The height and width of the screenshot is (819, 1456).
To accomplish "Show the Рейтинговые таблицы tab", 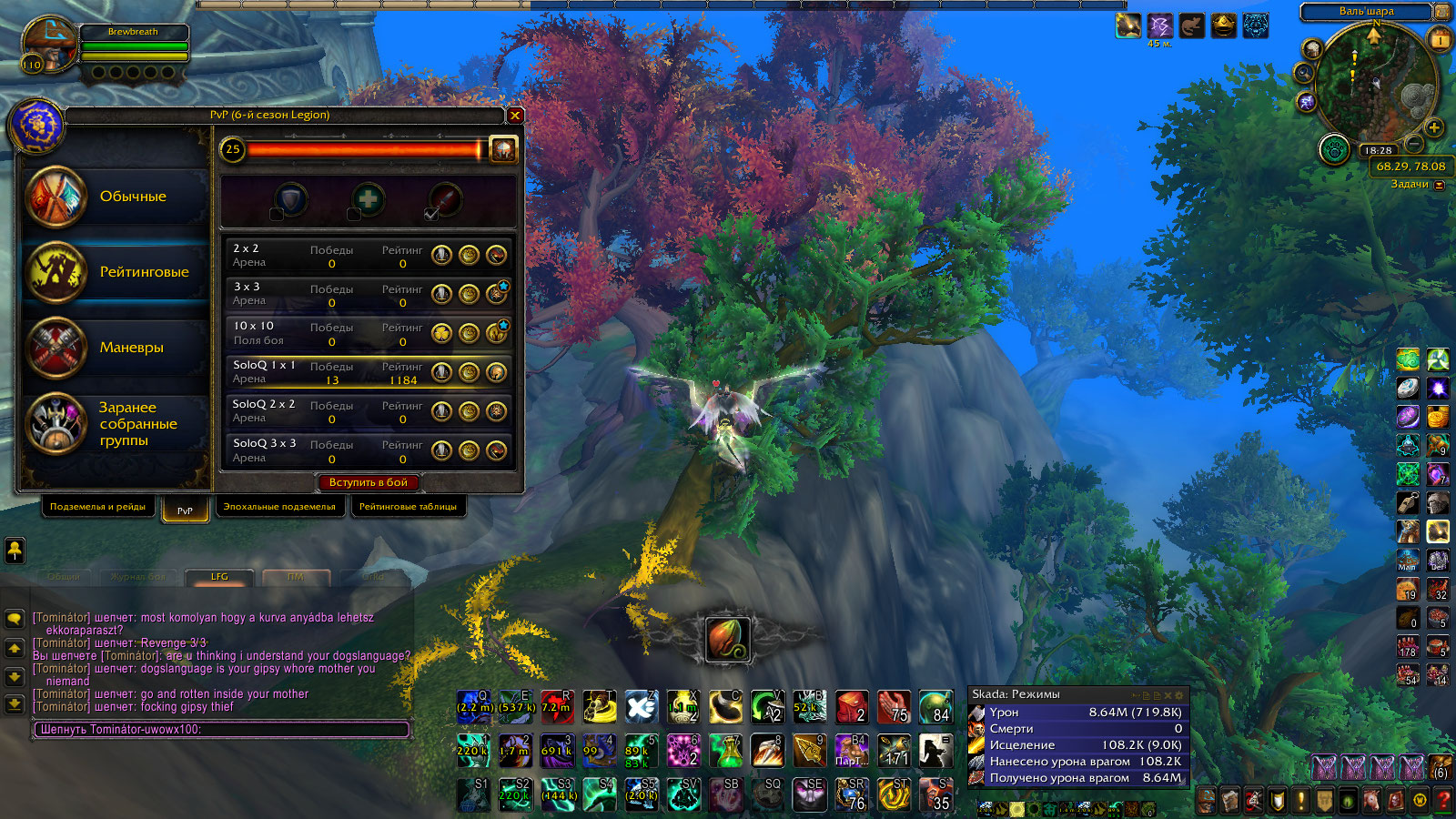I will [x=408, y=507].
